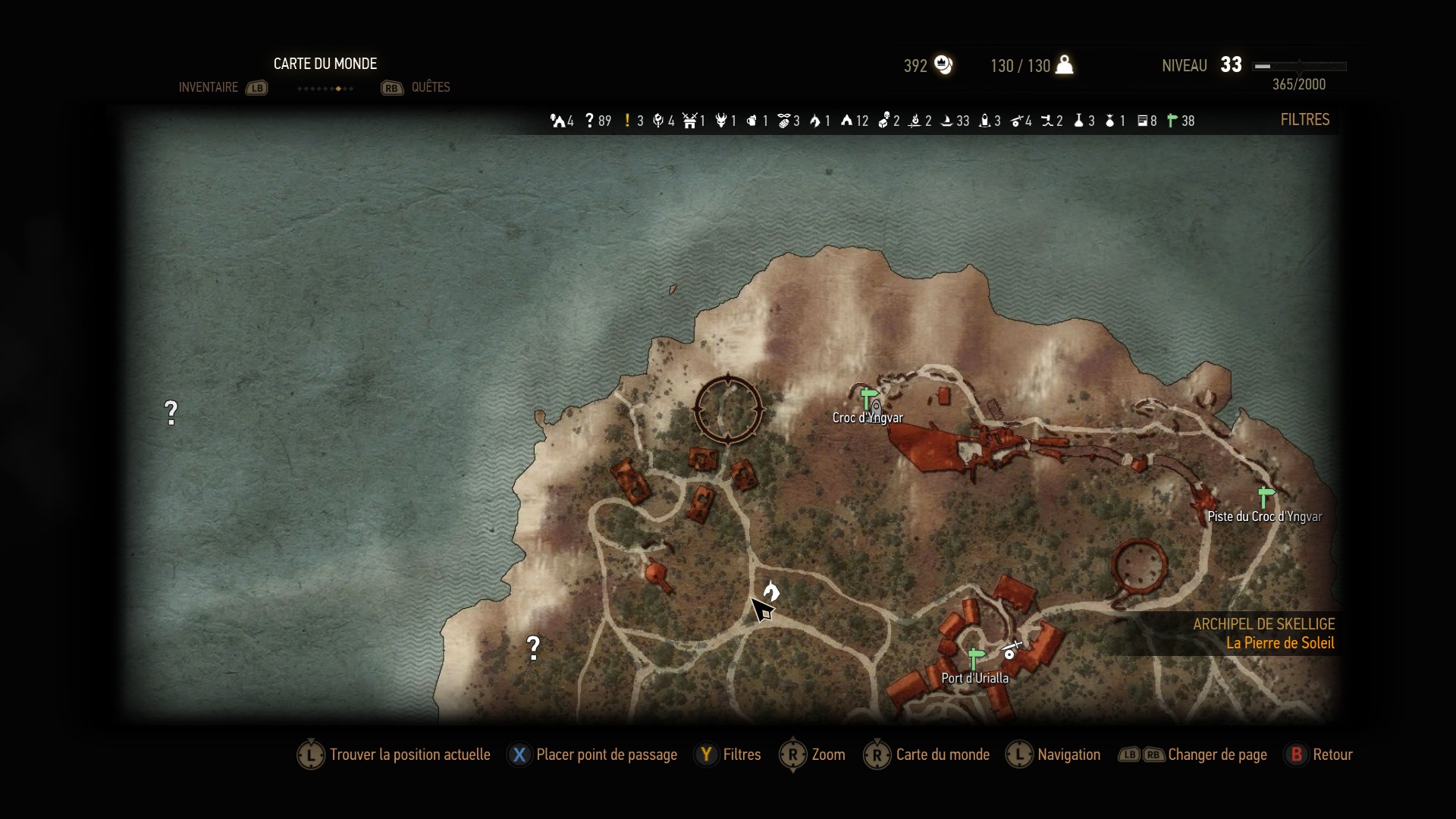This screenshot has width=1456, height=819.
Task: Click the circular quest objective area marker
Action: tap(728, 409)
